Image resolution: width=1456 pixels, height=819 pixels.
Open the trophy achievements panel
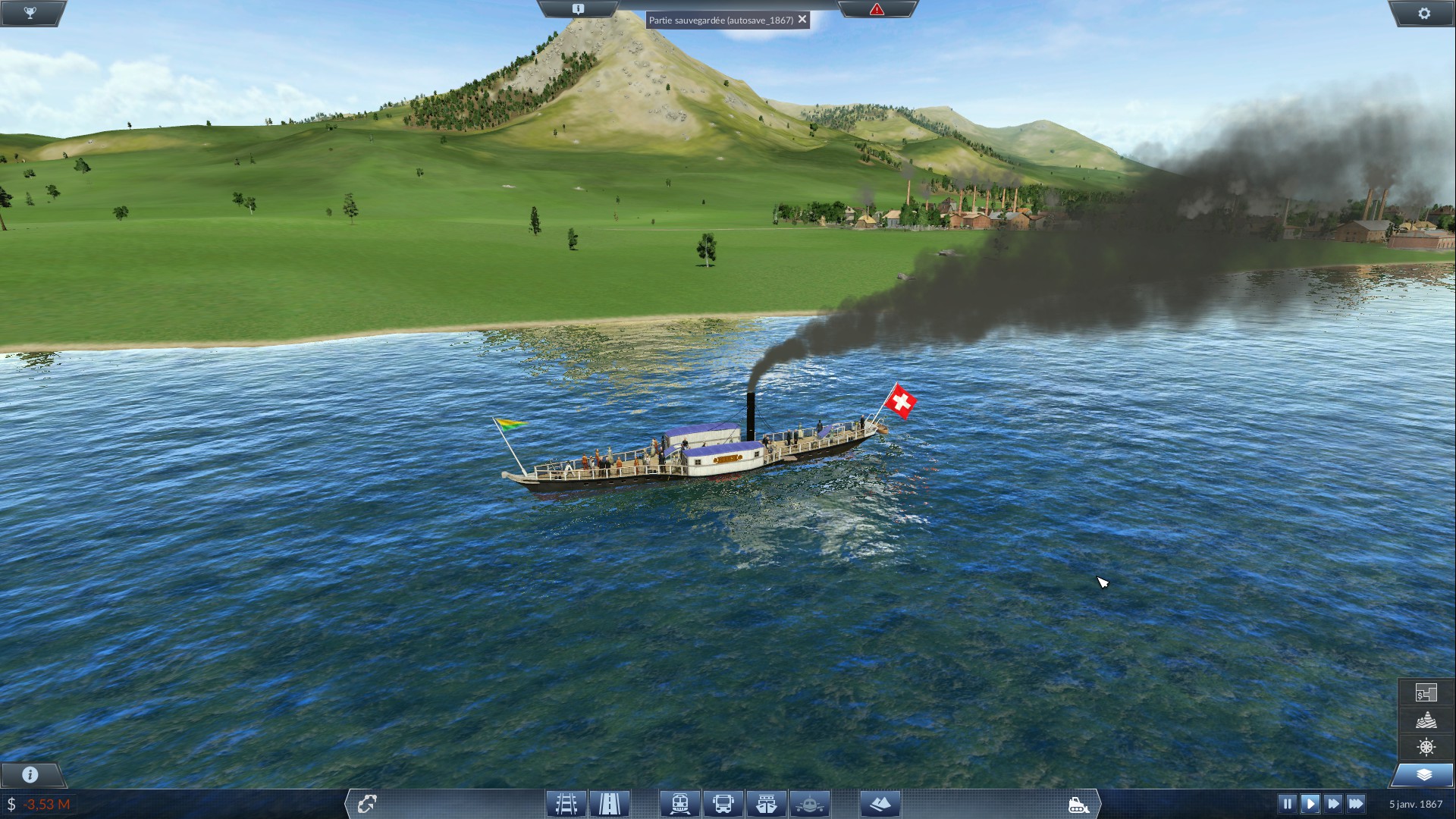[30, 13]
